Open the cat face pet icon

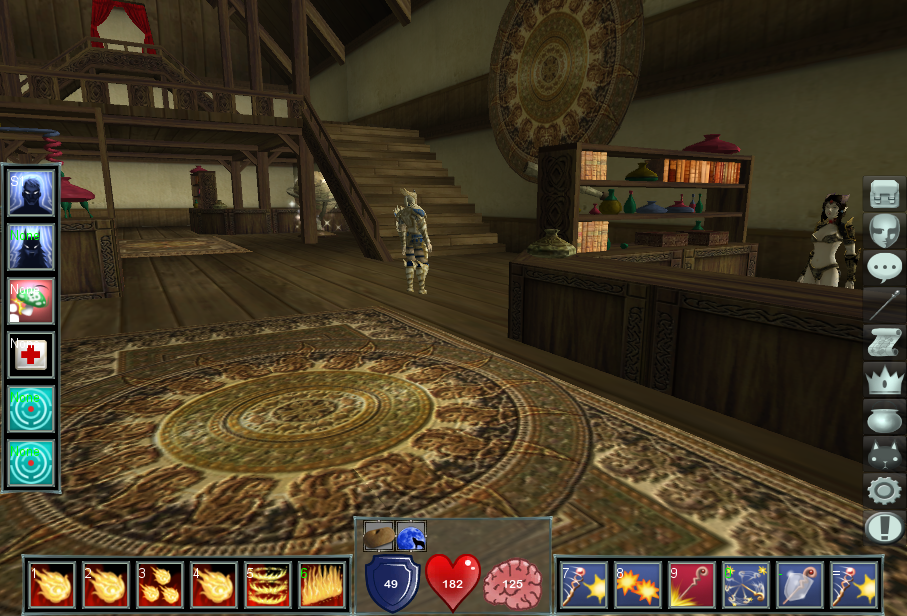884,454
